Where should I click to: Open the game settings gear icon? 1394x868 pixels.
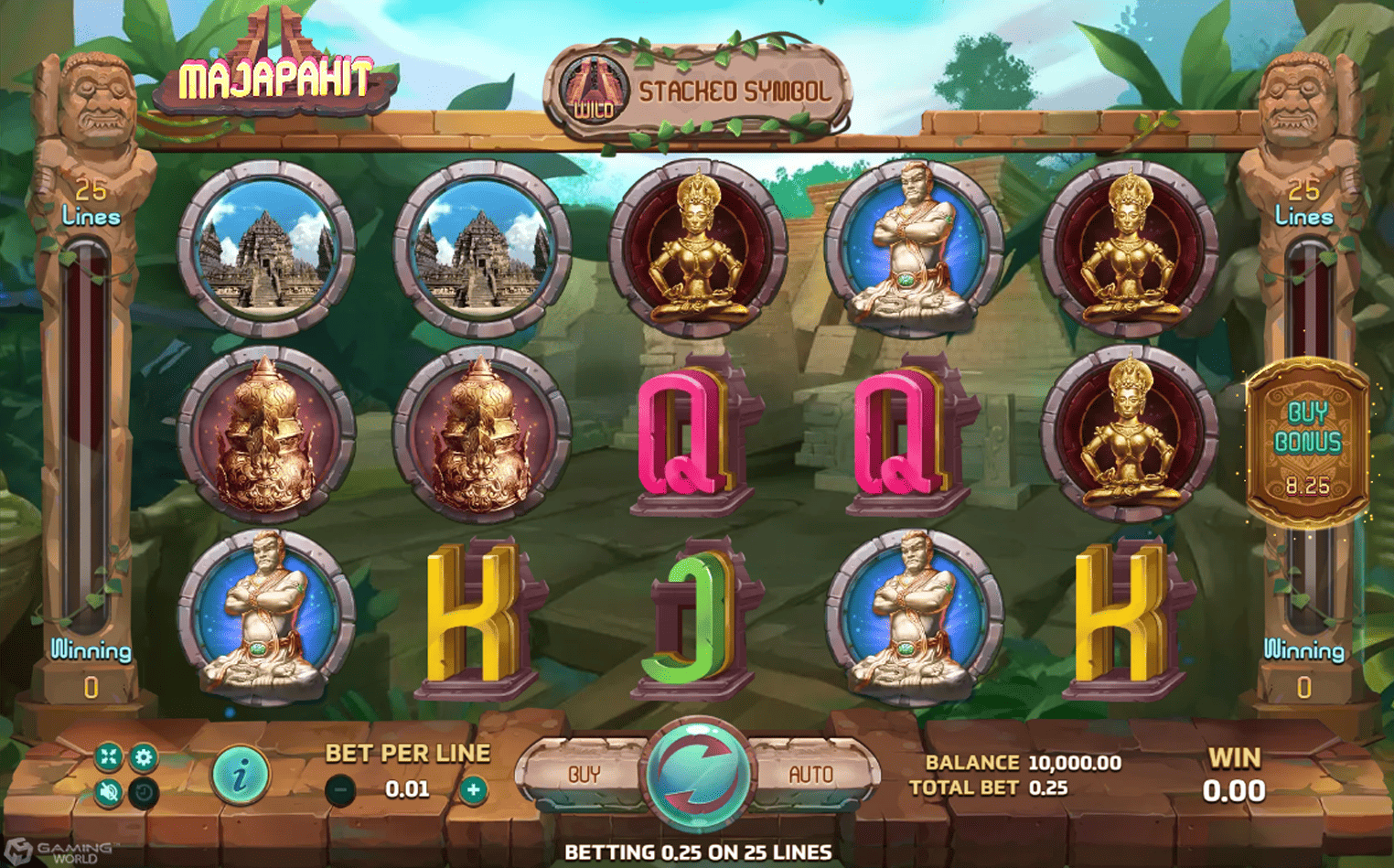143,758
